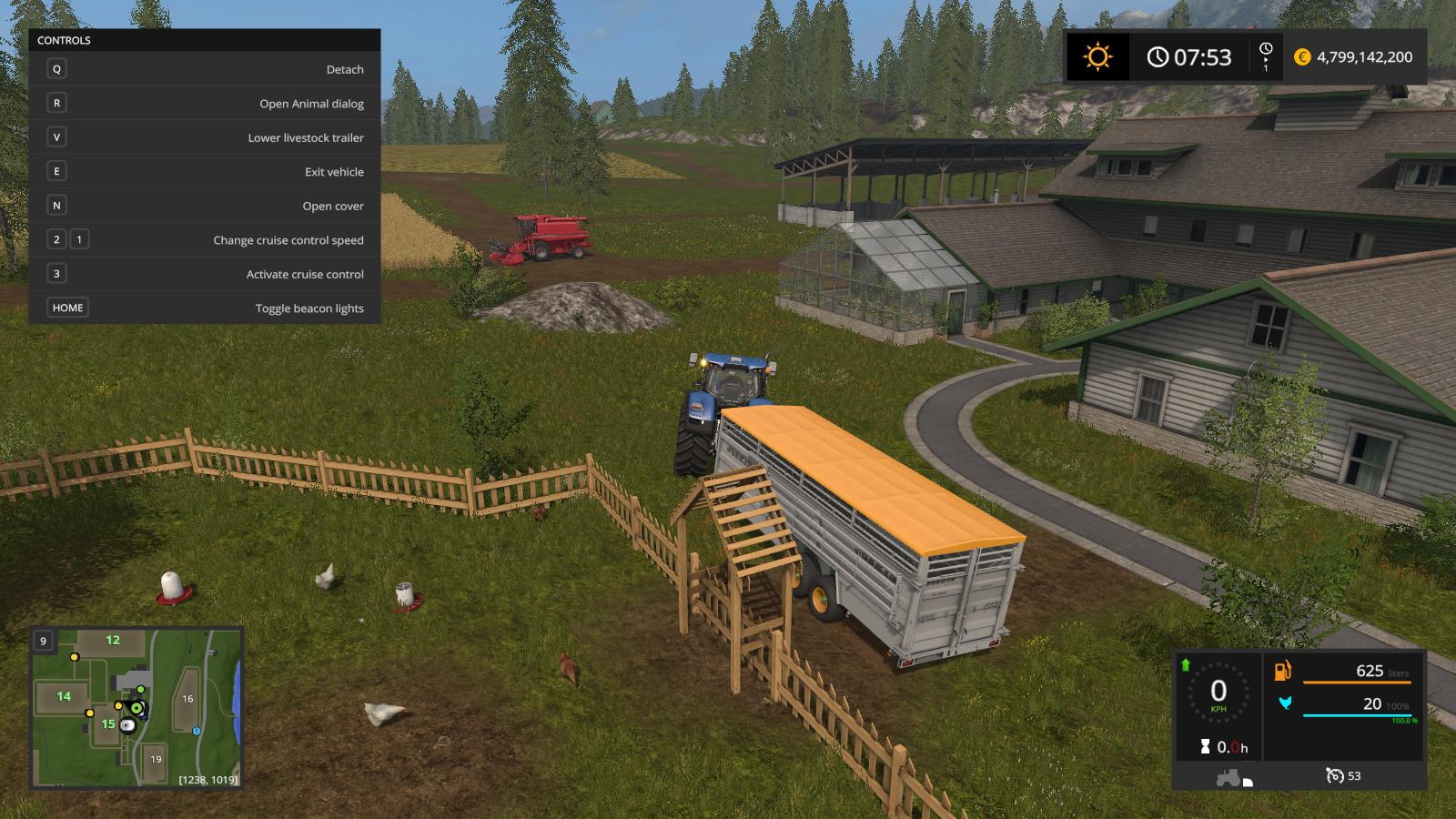Select the orange fuel pump icon
Screen dimensions: 1456x819
1283,672
